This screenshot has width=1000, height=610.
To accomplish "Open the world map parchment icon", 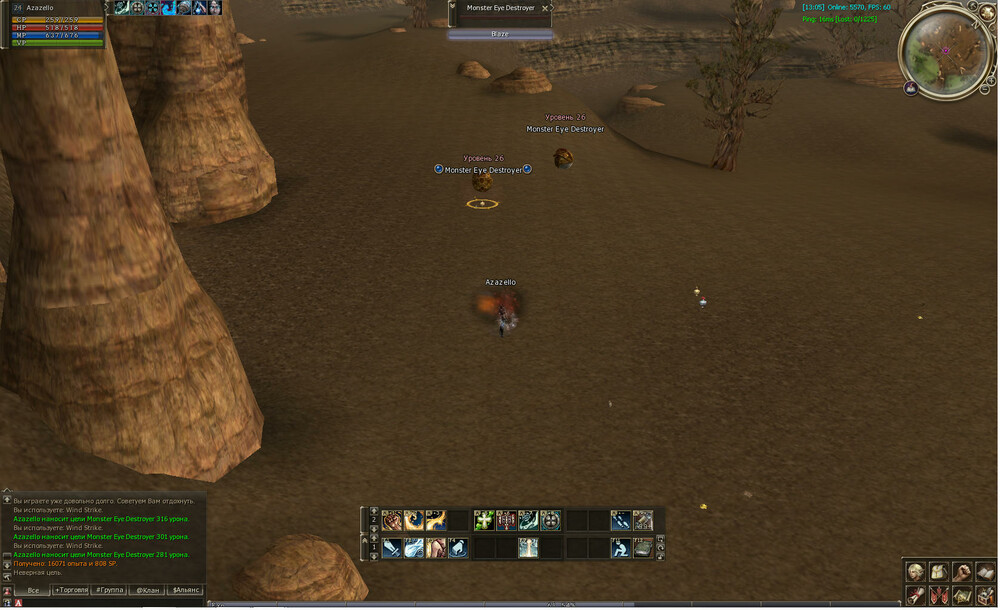I will pos(962,596).
